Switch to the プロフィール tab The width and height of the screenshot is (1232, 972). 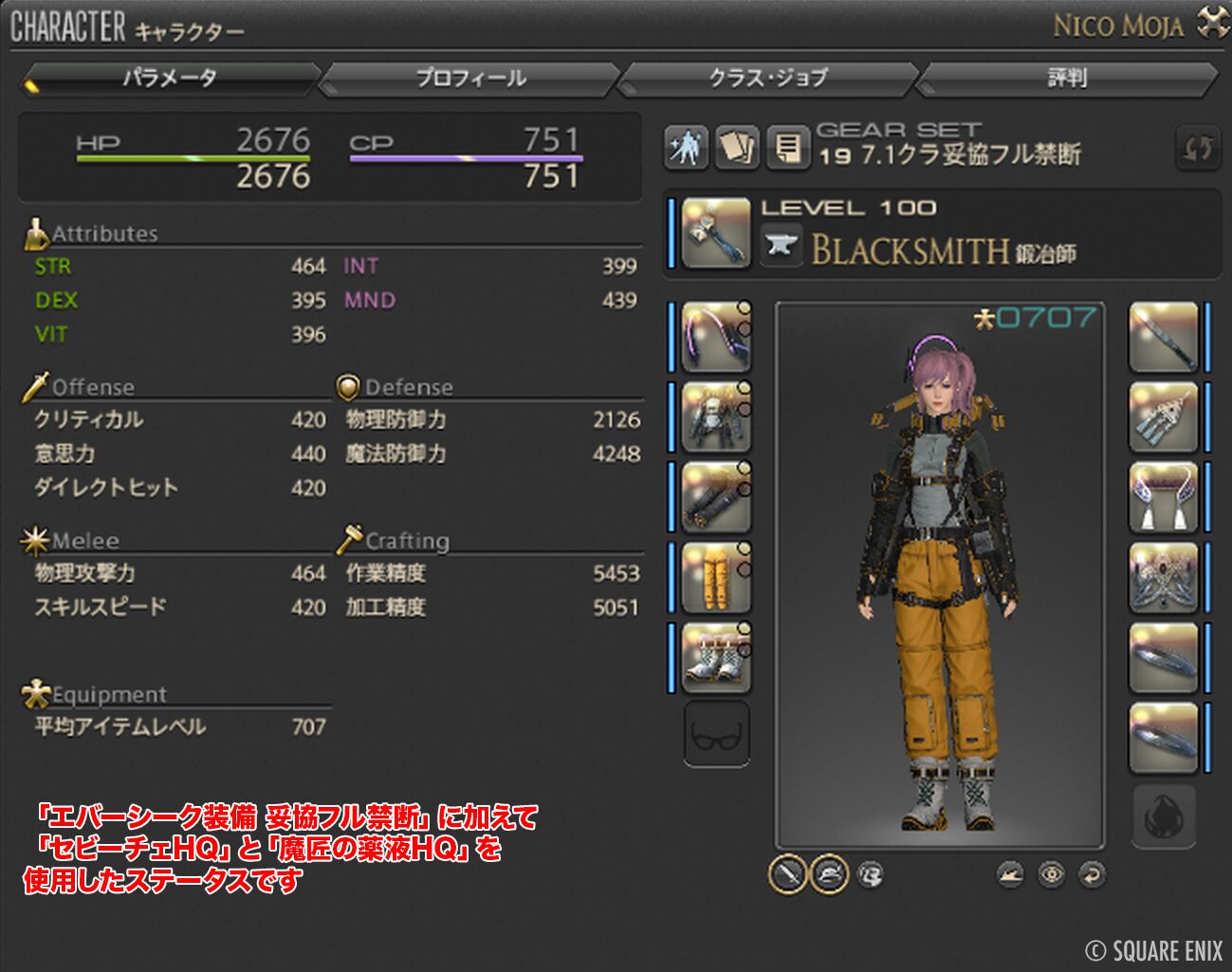pos(470,78)
